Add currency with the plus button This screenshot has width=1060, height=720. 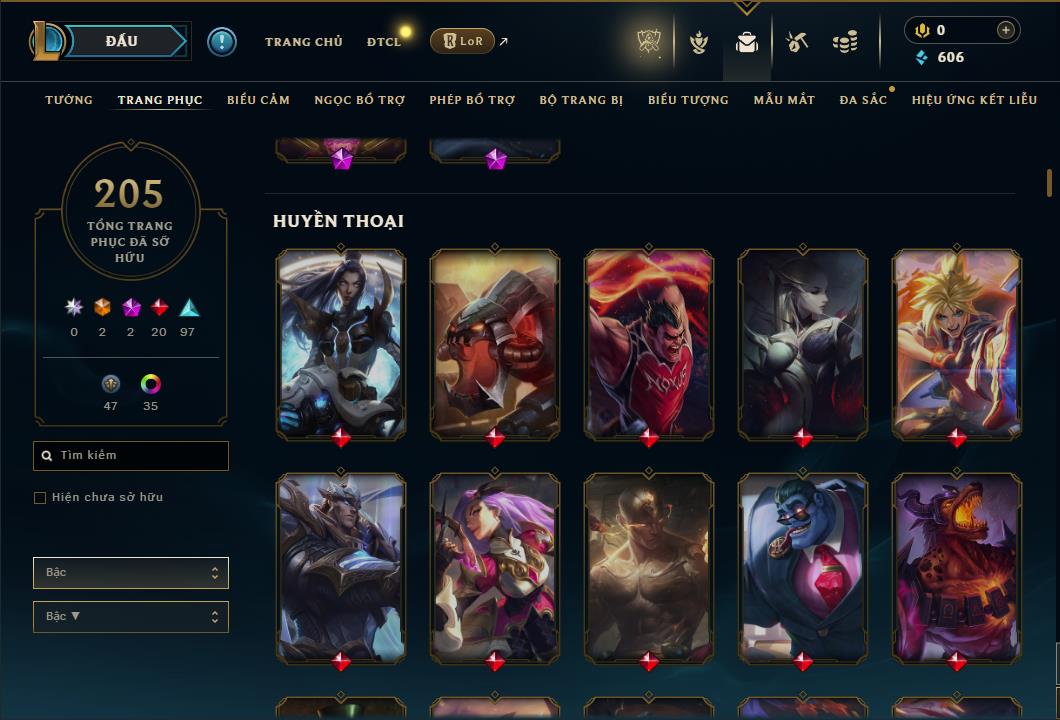pyautogui.click(x=1005, y=30)
